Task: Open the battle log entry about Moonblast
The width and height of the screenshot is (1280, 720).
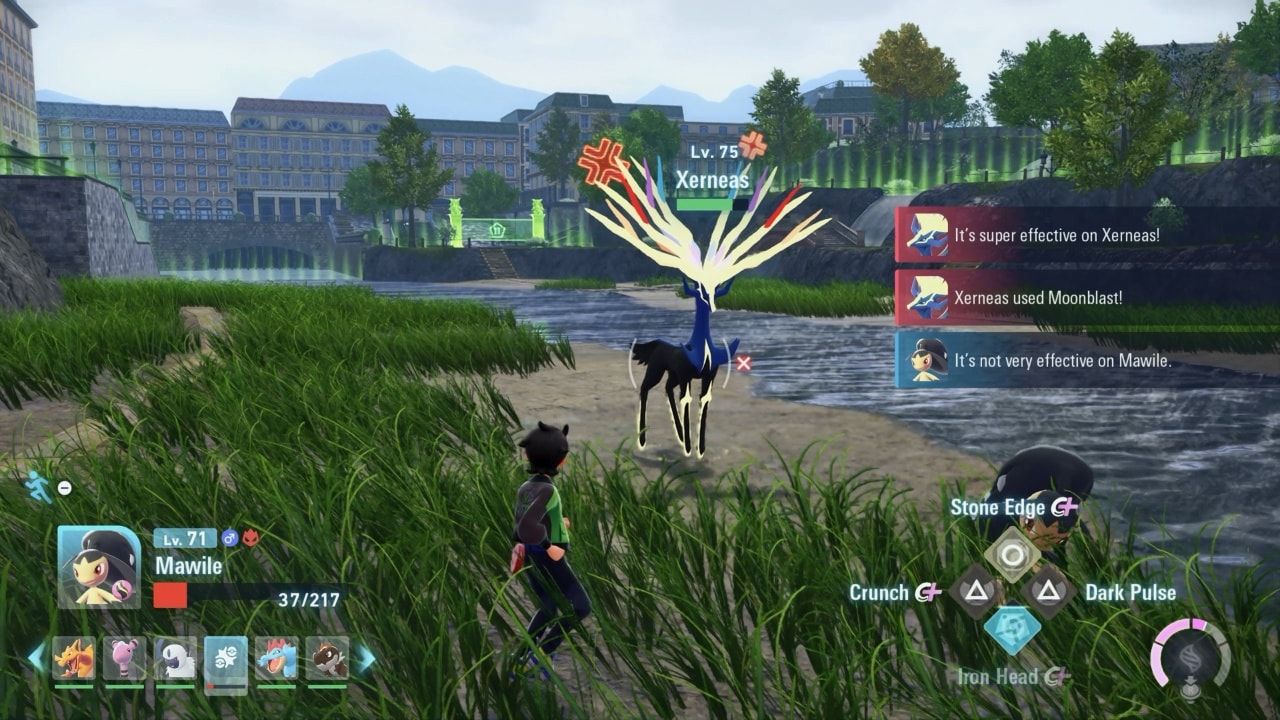Action: point(1040,297)
